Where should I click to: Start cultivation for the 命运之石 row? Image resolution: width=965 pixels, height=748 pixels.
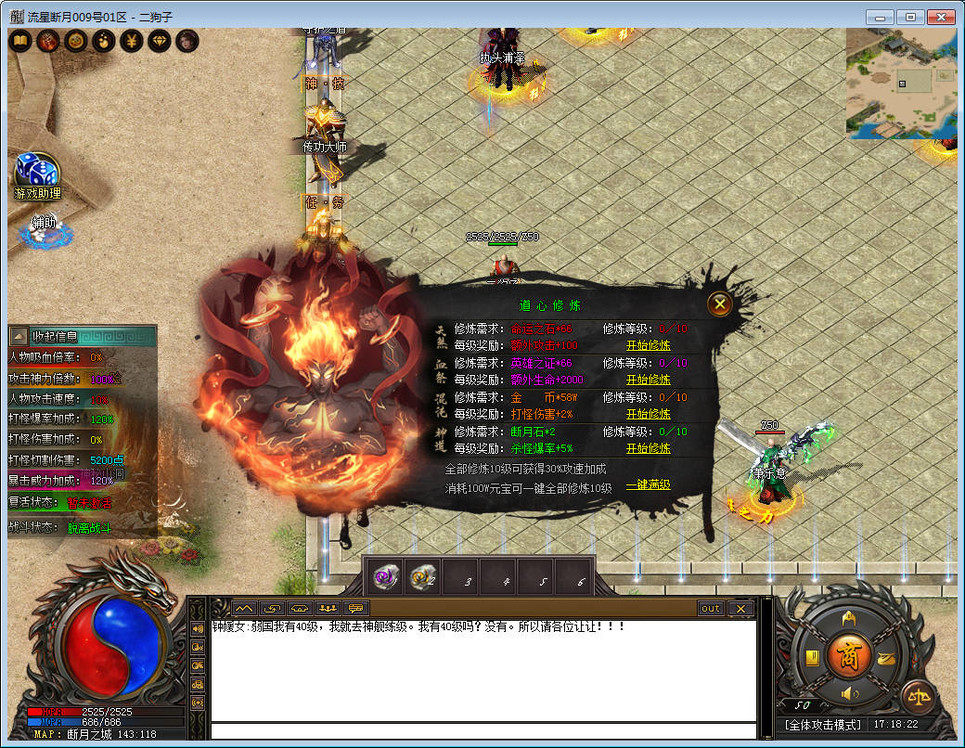(x=648, y=345)
